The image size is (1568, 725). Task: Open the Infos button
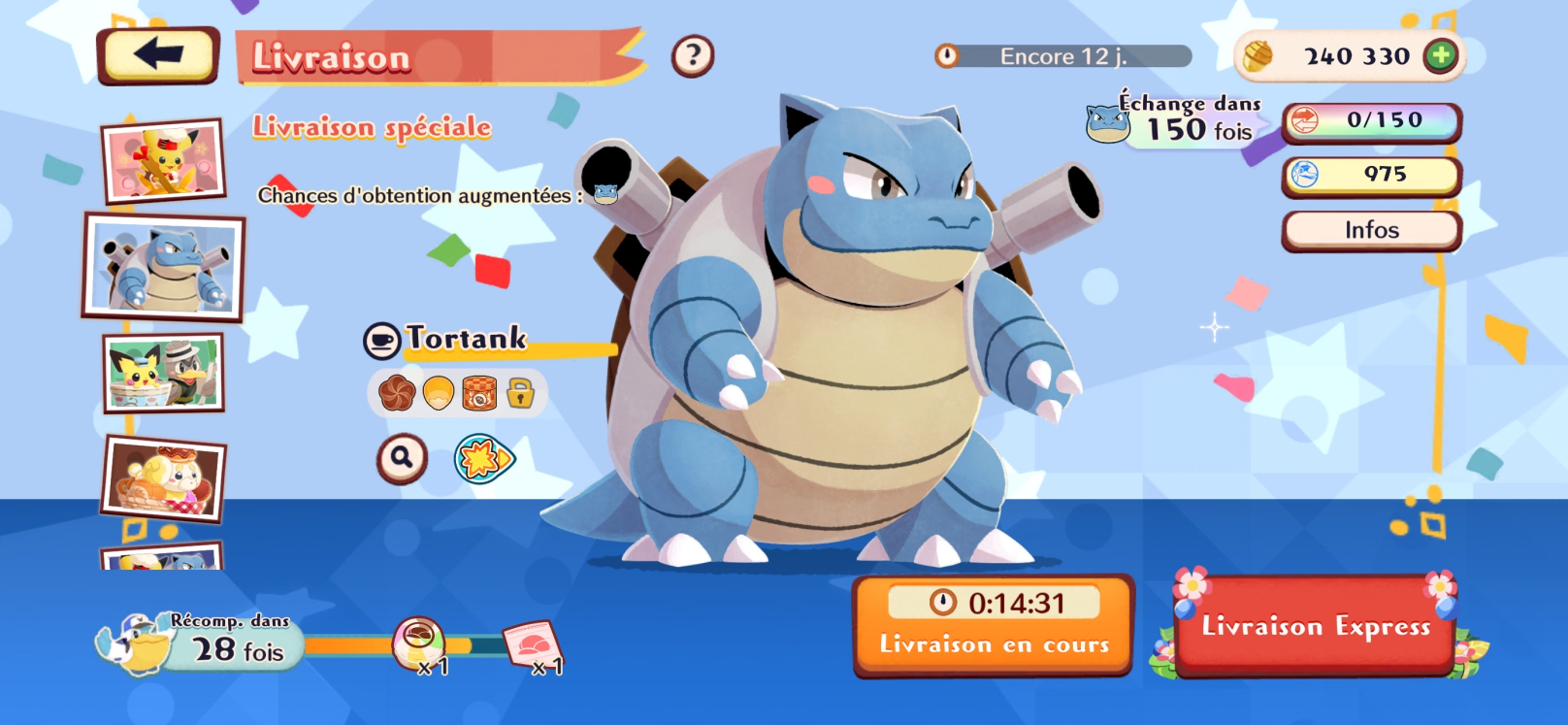coord(1371,230)
